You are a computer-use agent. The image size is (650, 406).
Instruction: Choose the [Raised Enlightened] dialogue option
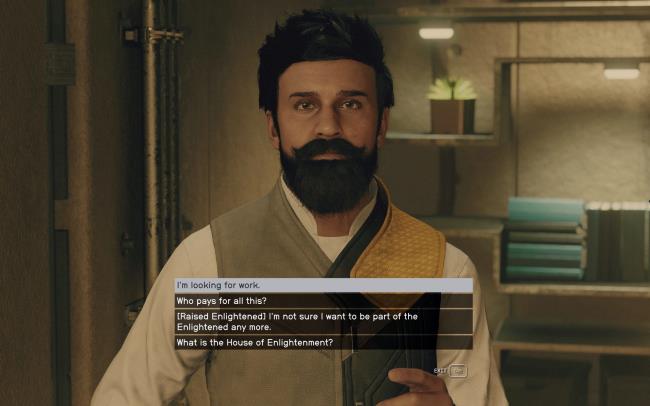[x=323, y=321]
